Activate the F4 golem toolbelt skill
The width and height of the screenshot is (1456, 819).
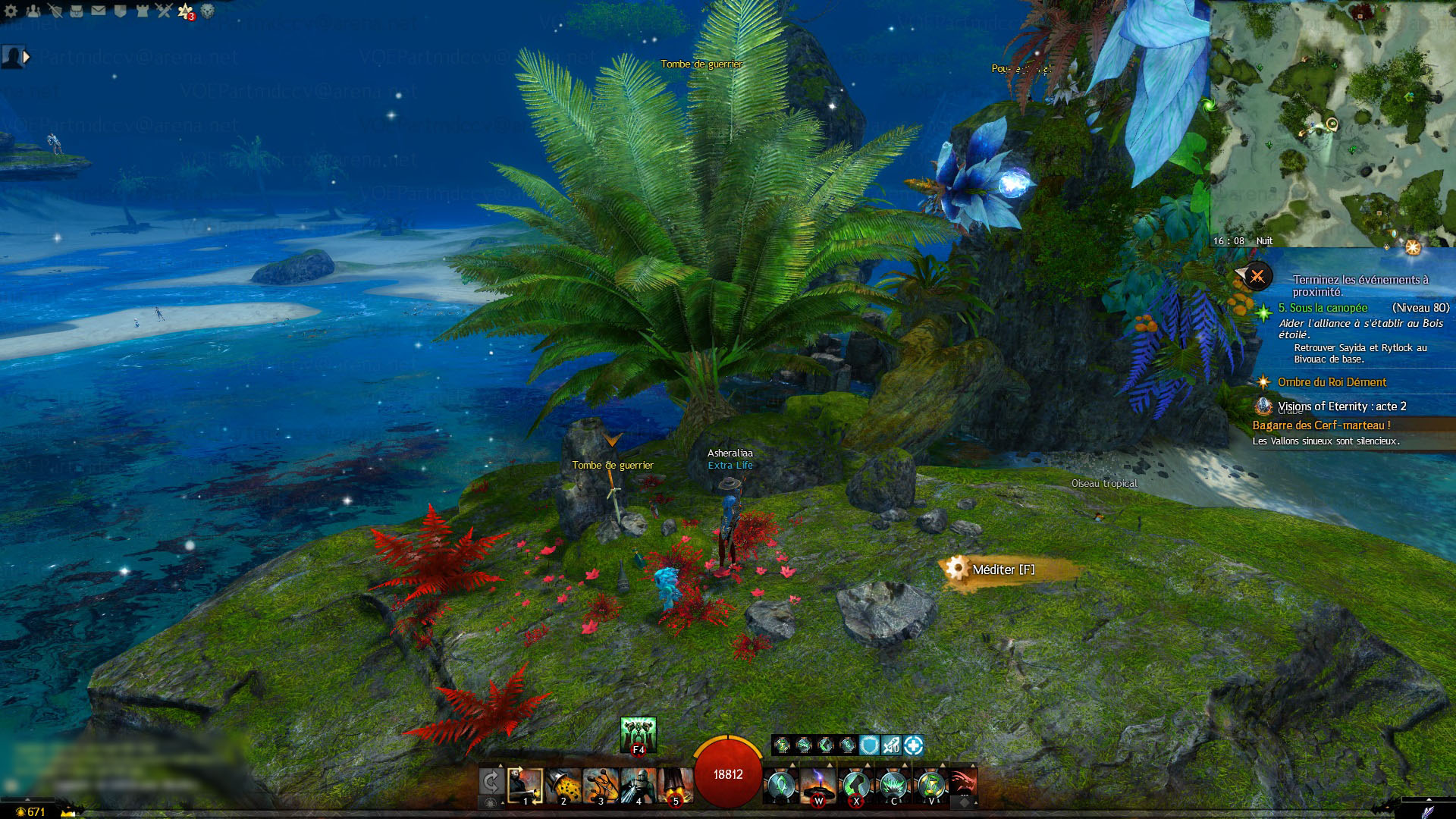(638, 735)
